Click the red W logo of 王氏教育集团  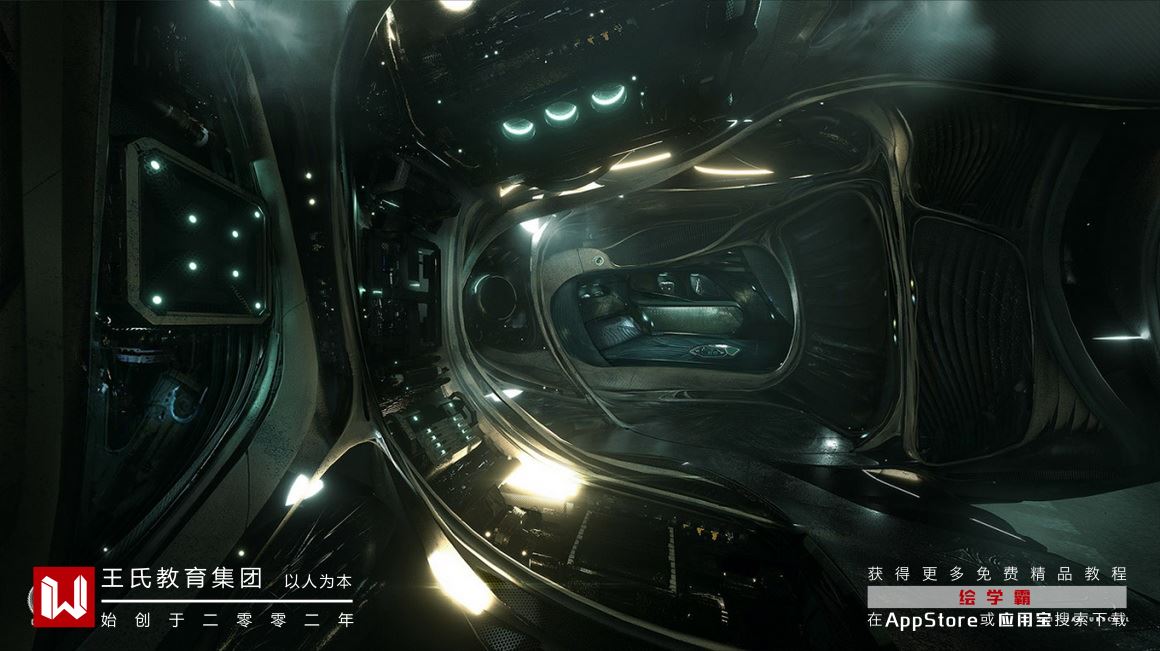(63, 597)
